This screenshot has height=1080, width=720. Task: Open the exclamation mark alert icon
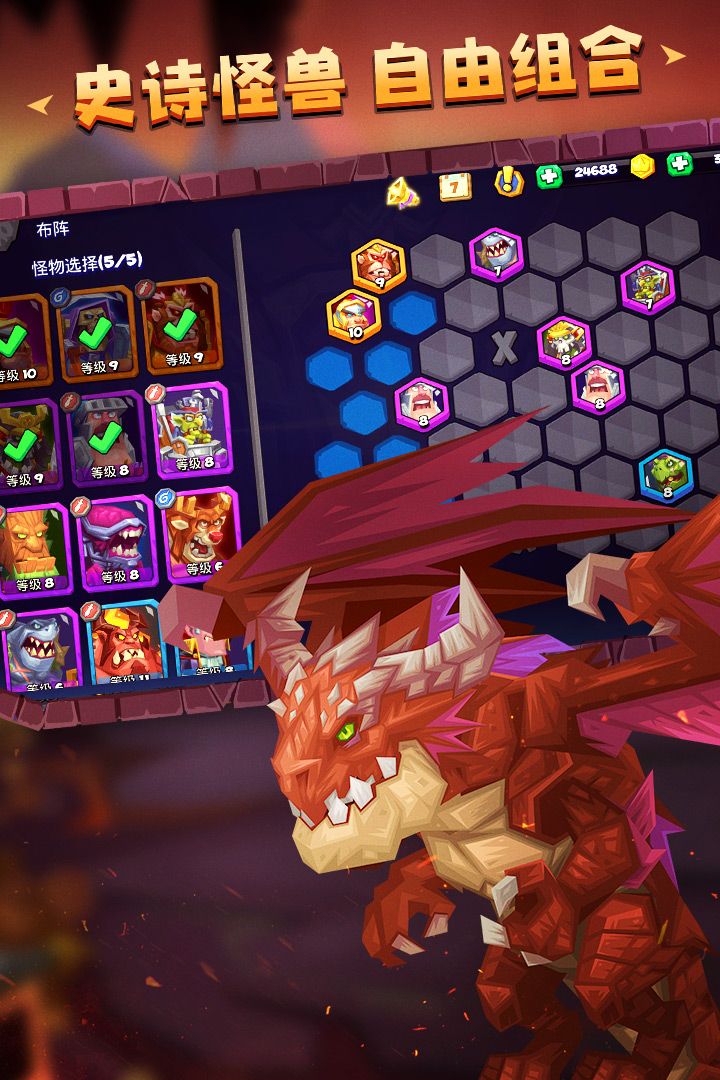pos(509,181)
